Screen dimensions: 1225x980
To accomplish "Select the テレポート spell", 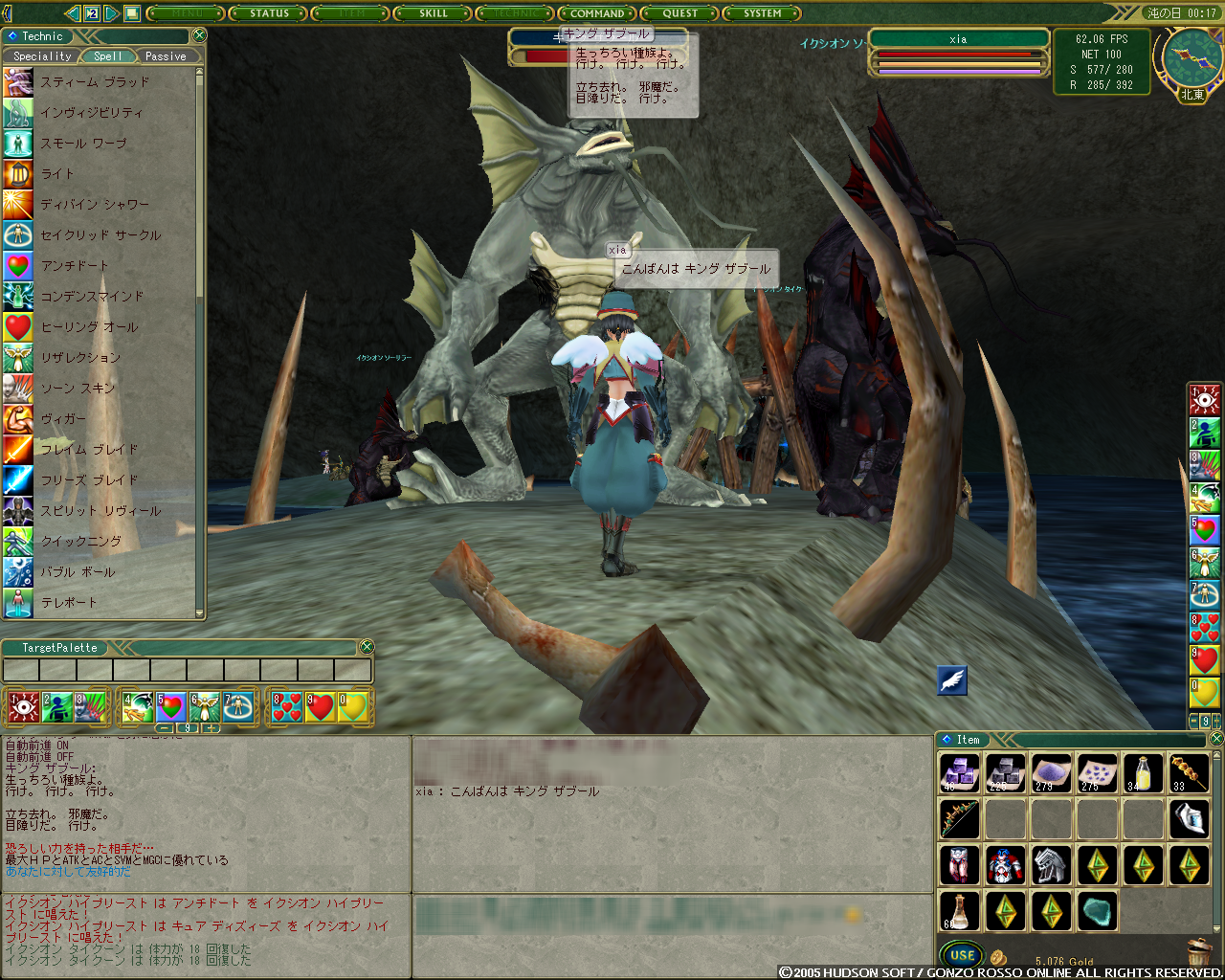I will tap(69, 603).
